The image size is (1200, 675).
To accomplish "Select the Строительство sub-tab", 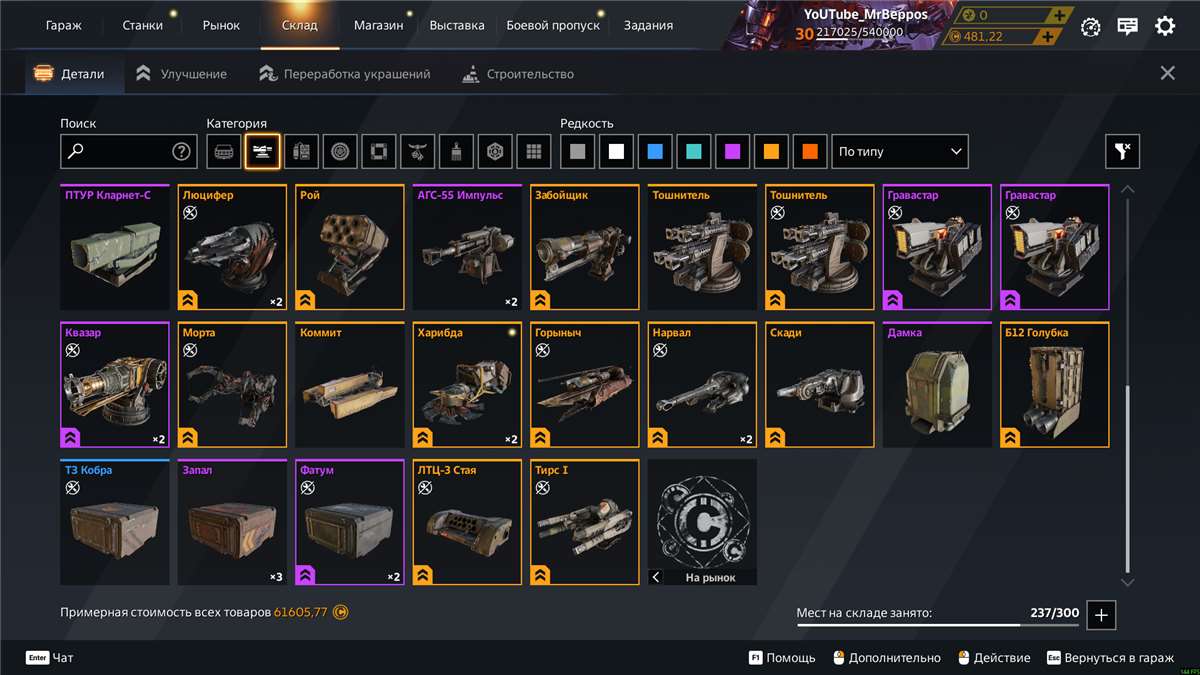I will point(519,74).
